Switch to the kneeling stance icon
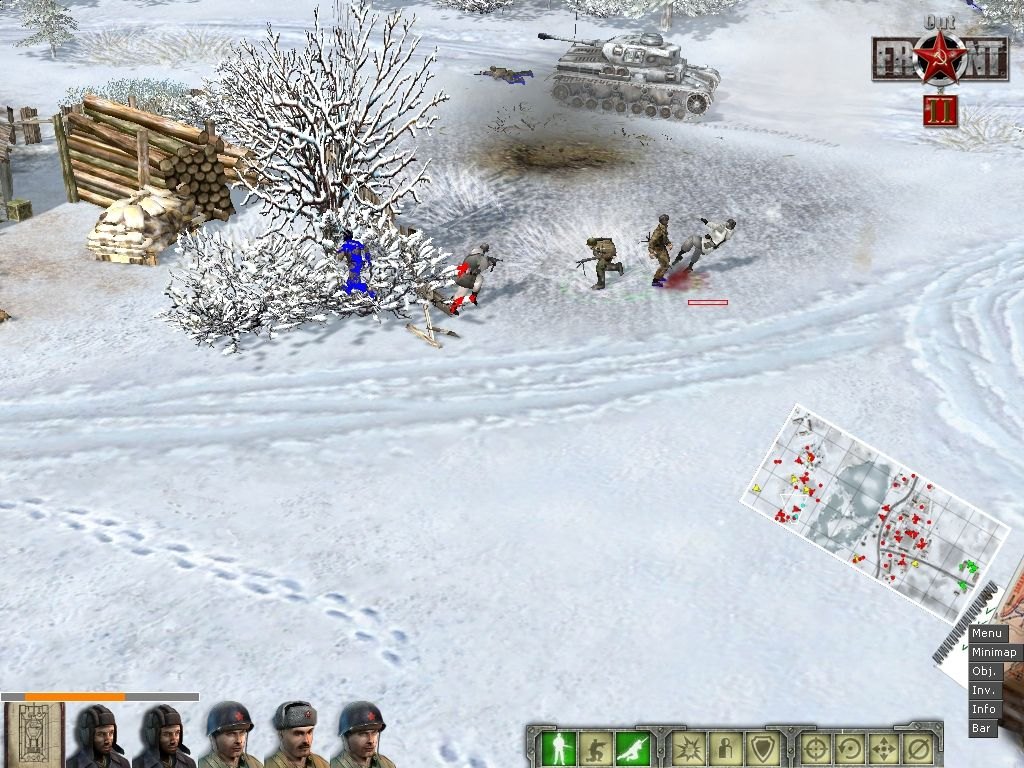The width and height of the screenshot is (1024, 768). [596, 747]
